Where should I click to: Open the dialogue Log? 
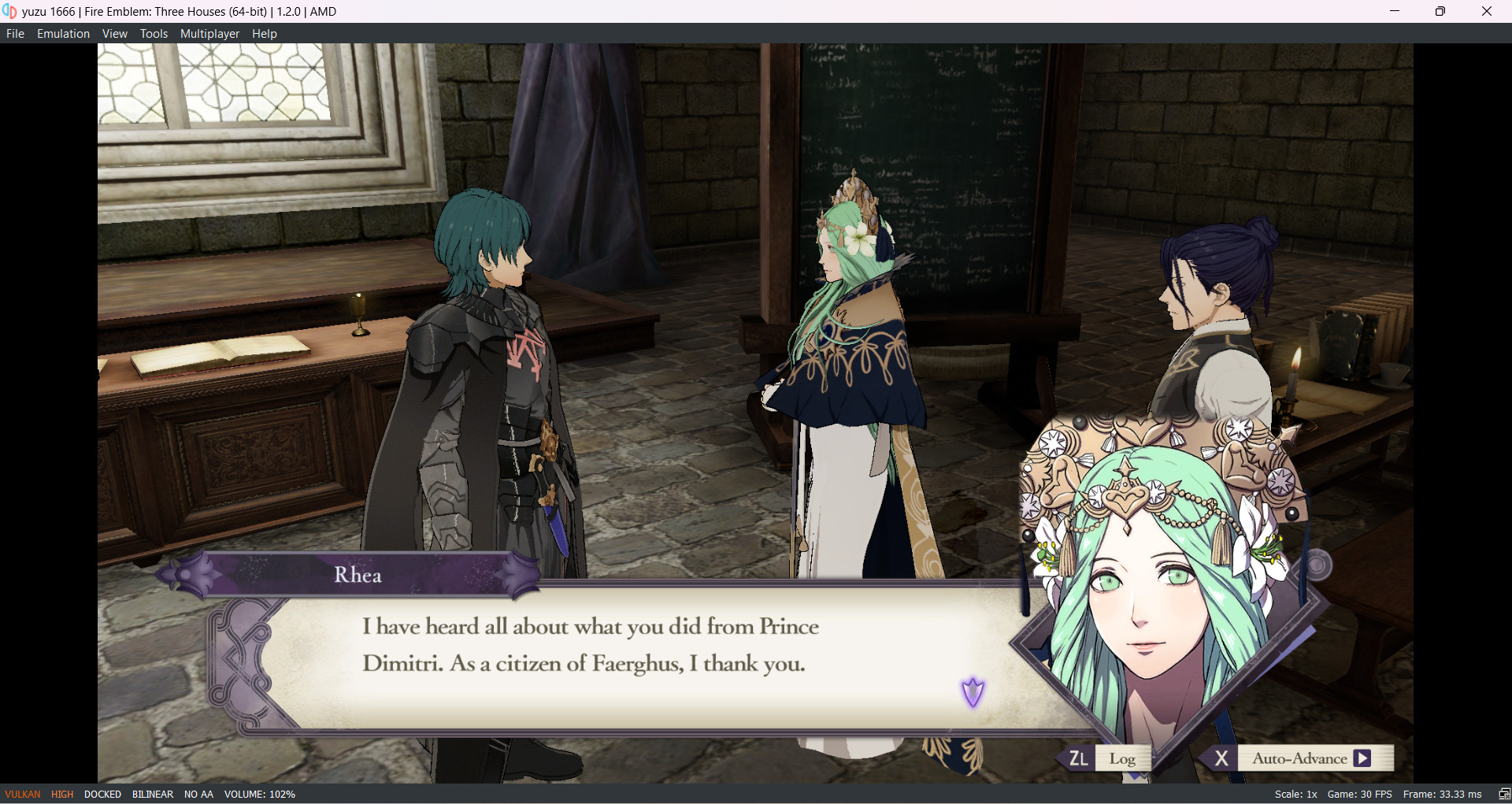(1123, 758)
